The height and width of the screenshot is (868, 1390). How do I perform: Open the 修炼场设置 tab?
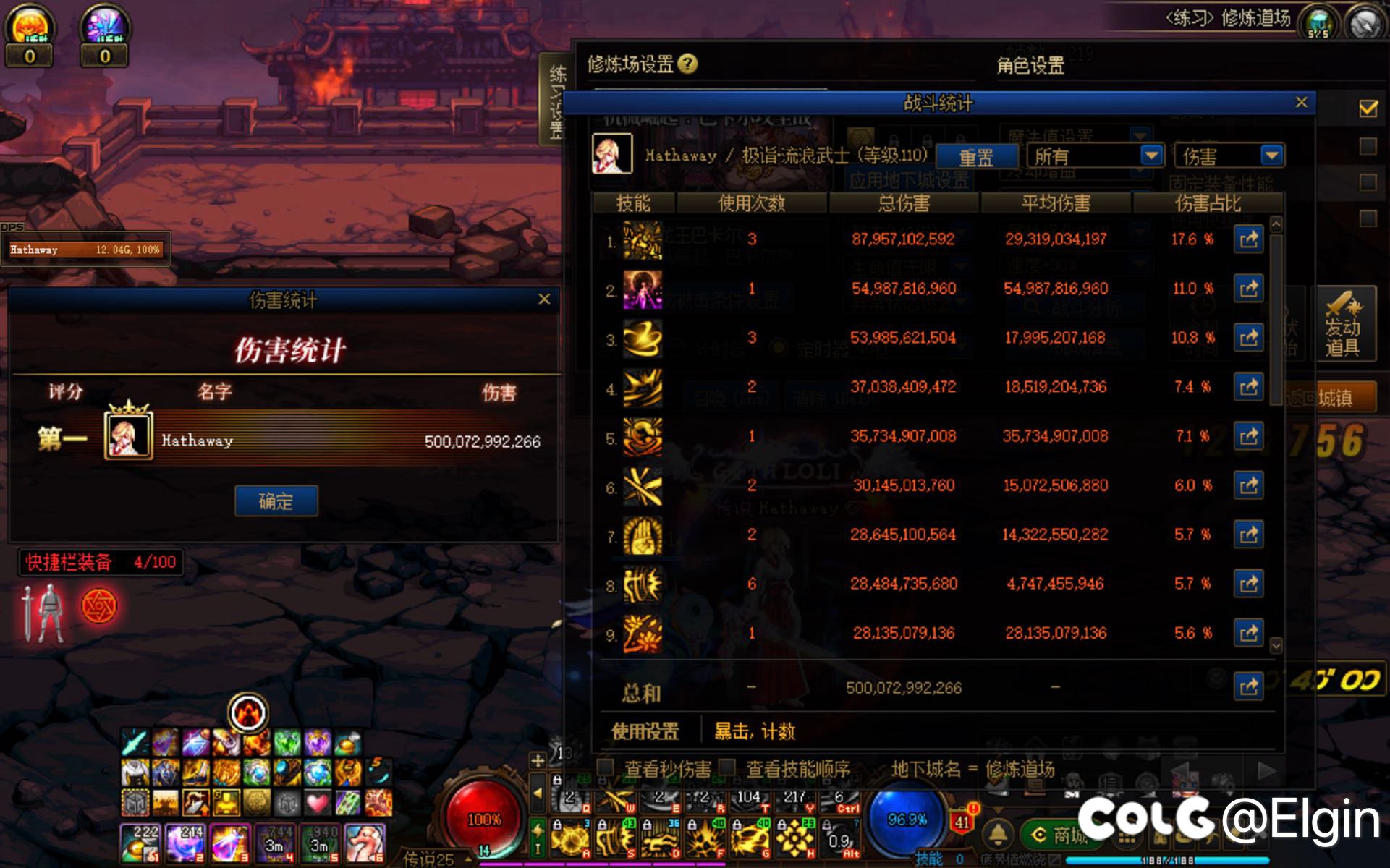click(632, 64)
